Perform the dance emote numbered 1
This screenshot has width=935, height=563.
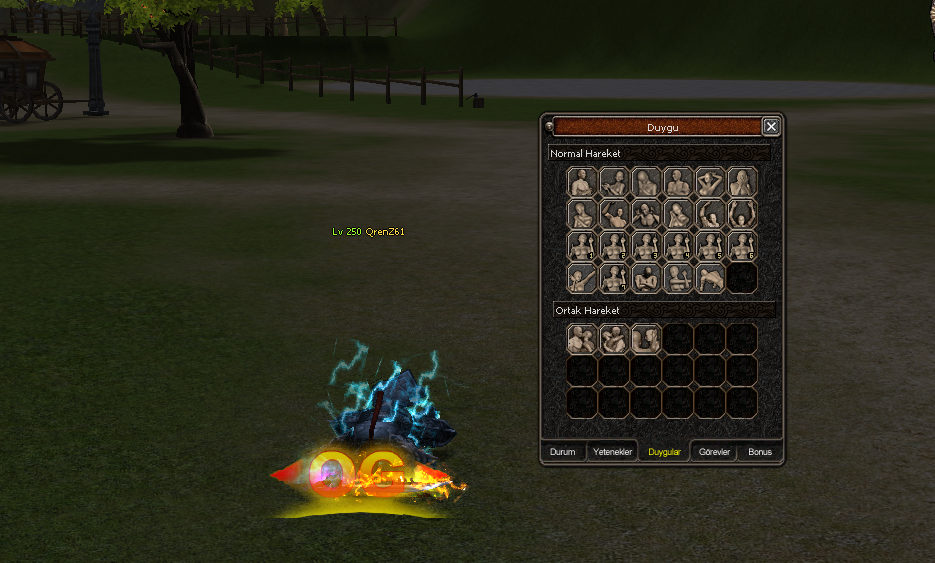click(x=582, y=247)
